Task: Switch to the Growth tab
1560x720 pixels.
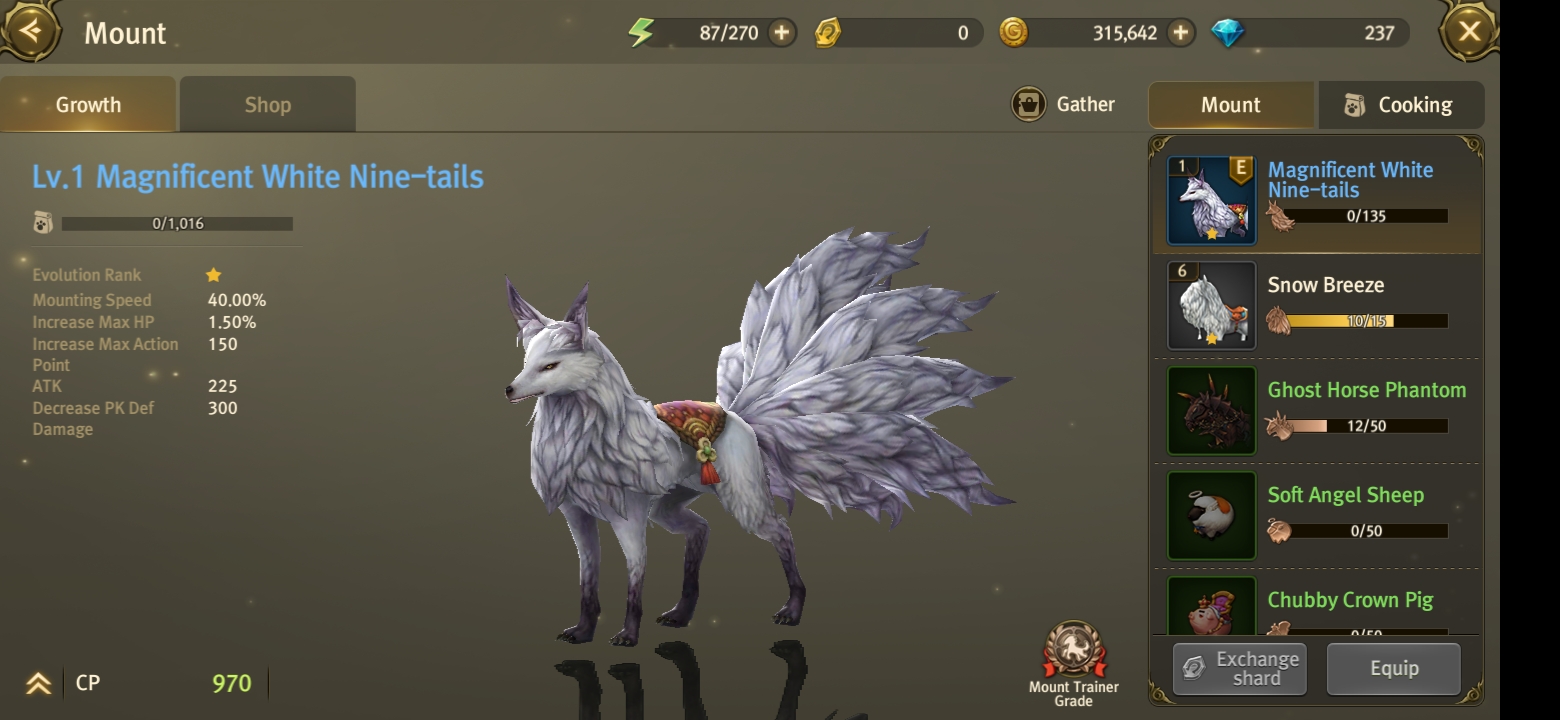Action: tap(88, 105)
